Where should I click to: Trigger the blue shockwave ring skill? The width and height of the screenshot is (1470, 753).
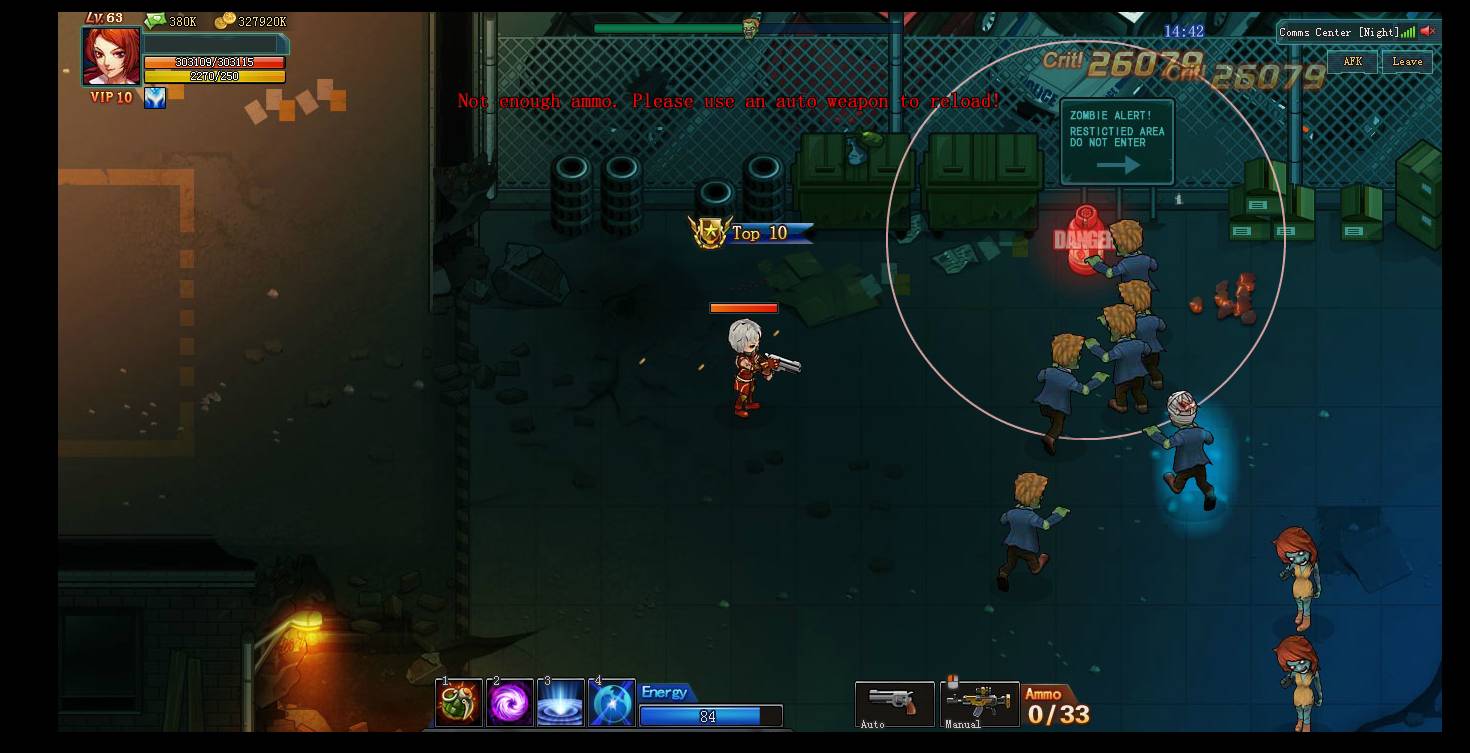pos(561,703)
